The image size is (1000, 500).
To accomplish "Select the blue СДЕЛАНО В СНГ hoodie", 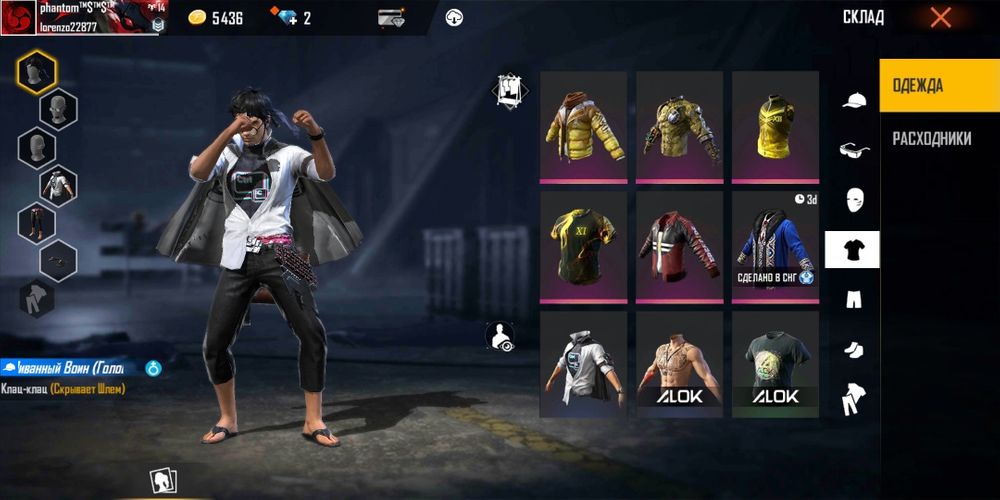I will pos(775,246).
